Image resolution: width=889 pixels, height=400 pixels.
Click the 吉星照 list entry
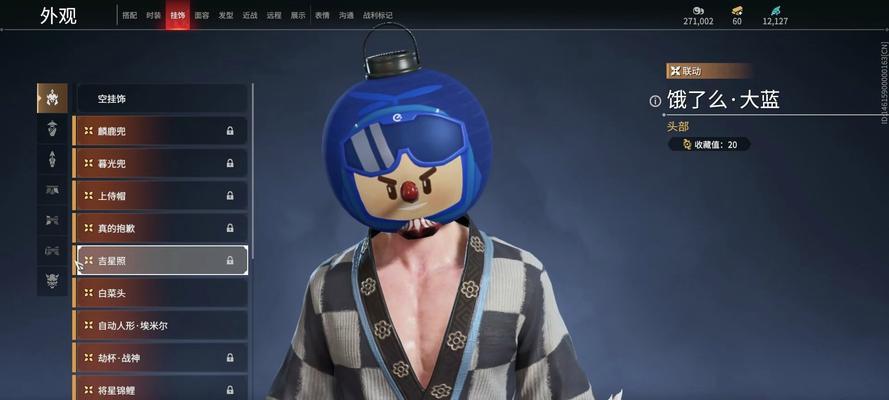click(x=162, y=260)
